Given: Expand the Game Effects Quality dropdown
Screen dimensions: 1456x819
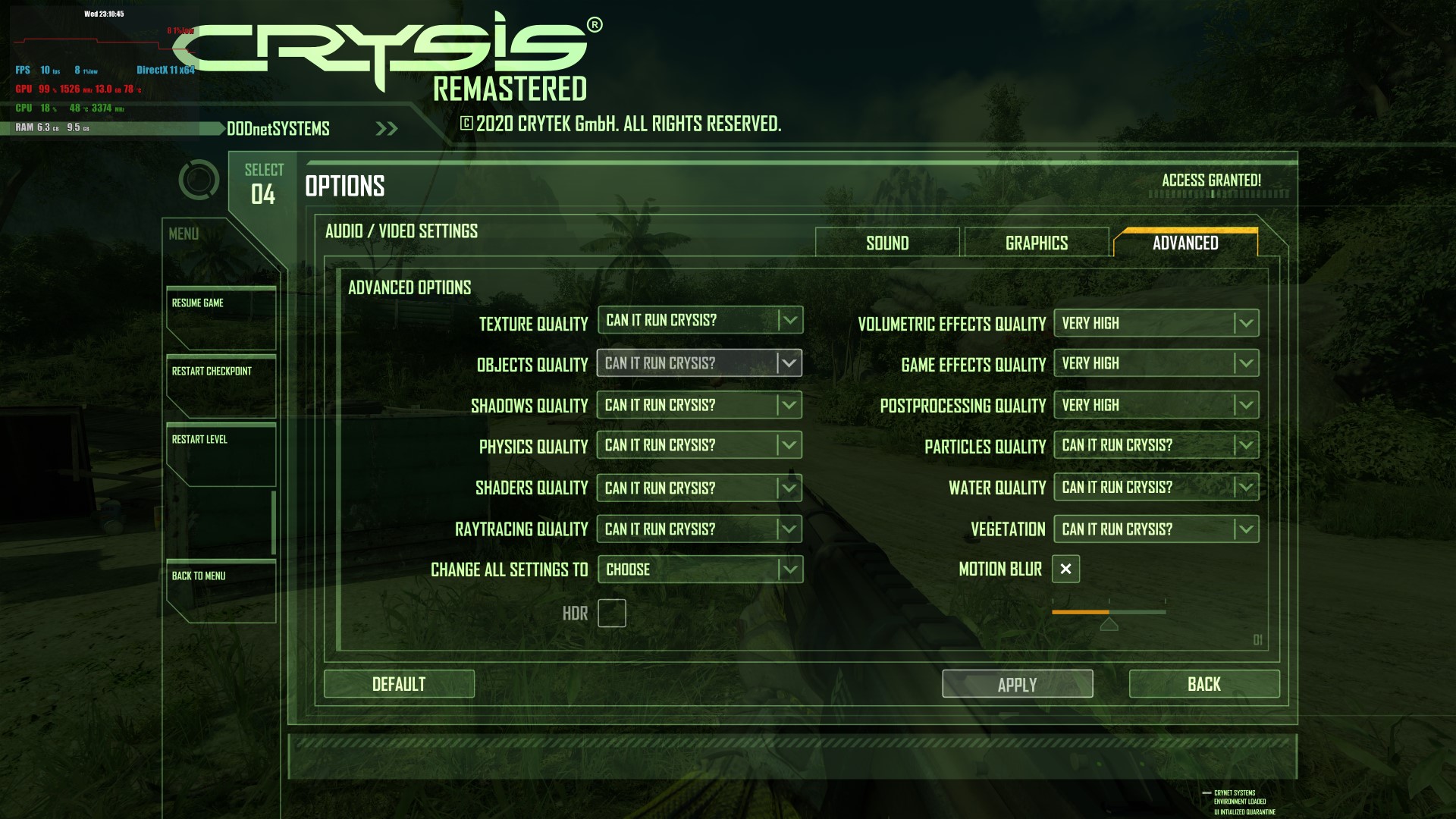Looking at the screenshot, I should tap(1156, 363).
